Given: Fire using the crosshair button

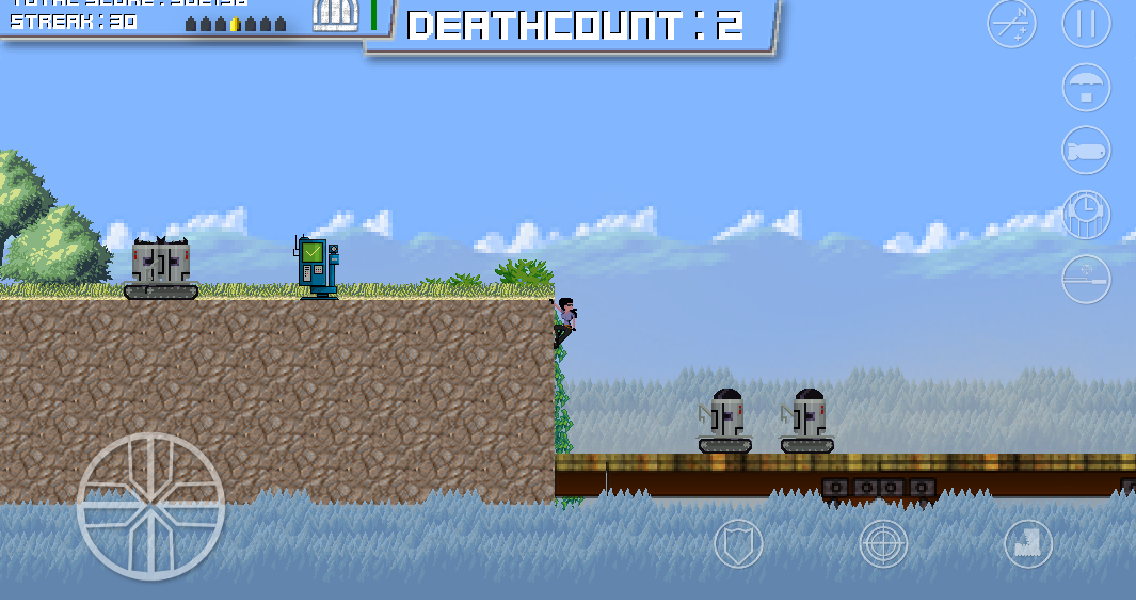Looking at the screenshot, I should tap(884, 545).
